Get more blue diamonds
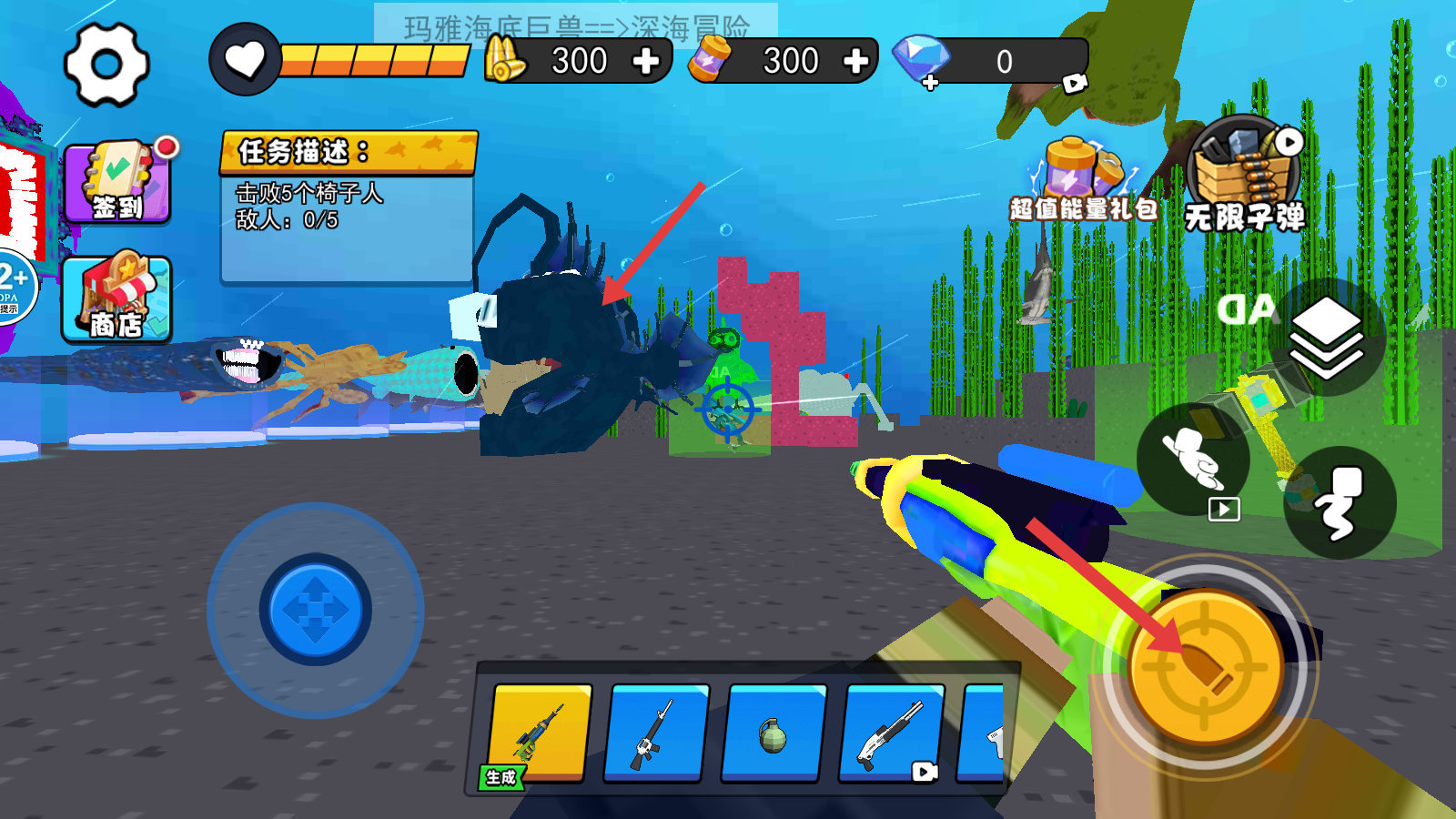Viewport: 1456px width, 819px height. [929, 84]
